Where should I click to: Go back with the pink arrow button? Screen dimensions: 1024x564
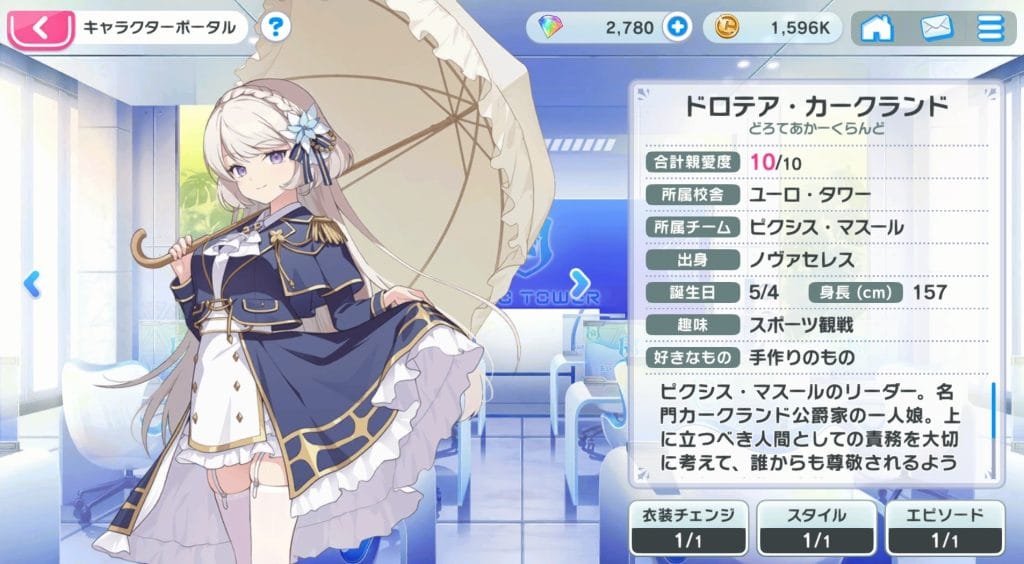pos(40,28)
